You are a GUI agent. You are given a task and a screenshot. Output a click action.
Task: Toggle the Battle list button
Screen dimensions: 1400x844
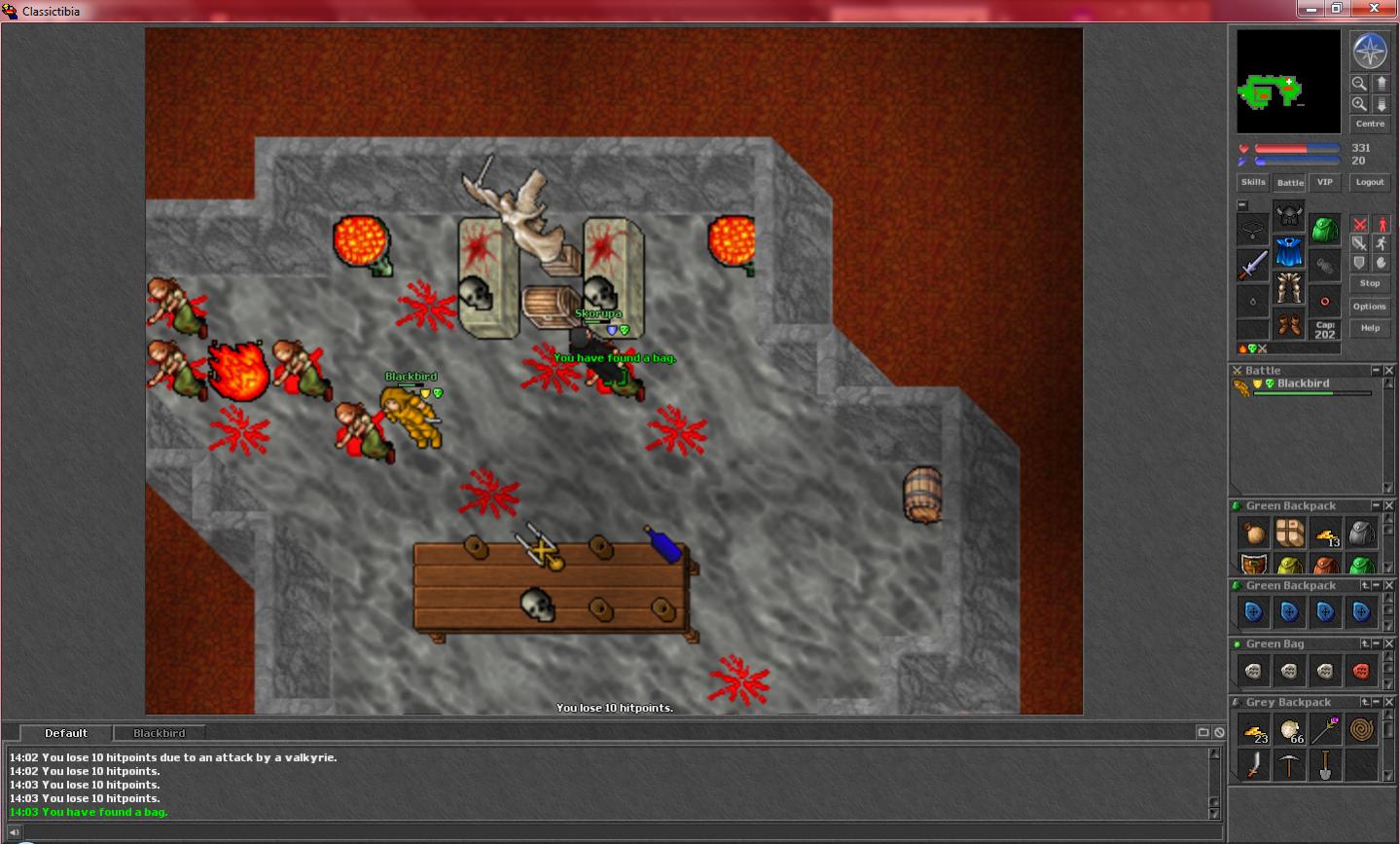click(1290, 182)
